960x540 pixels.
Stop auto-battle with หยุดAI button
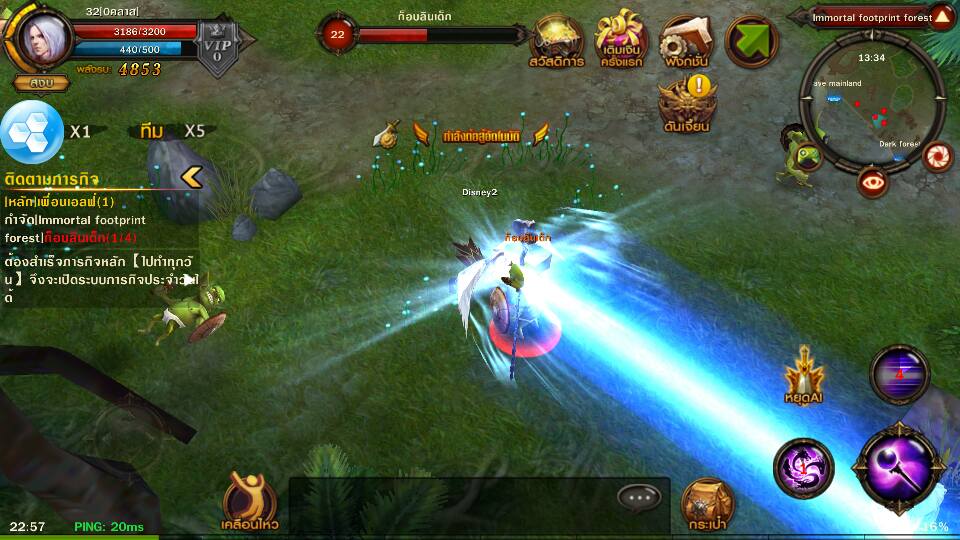[x=803, y=378]
